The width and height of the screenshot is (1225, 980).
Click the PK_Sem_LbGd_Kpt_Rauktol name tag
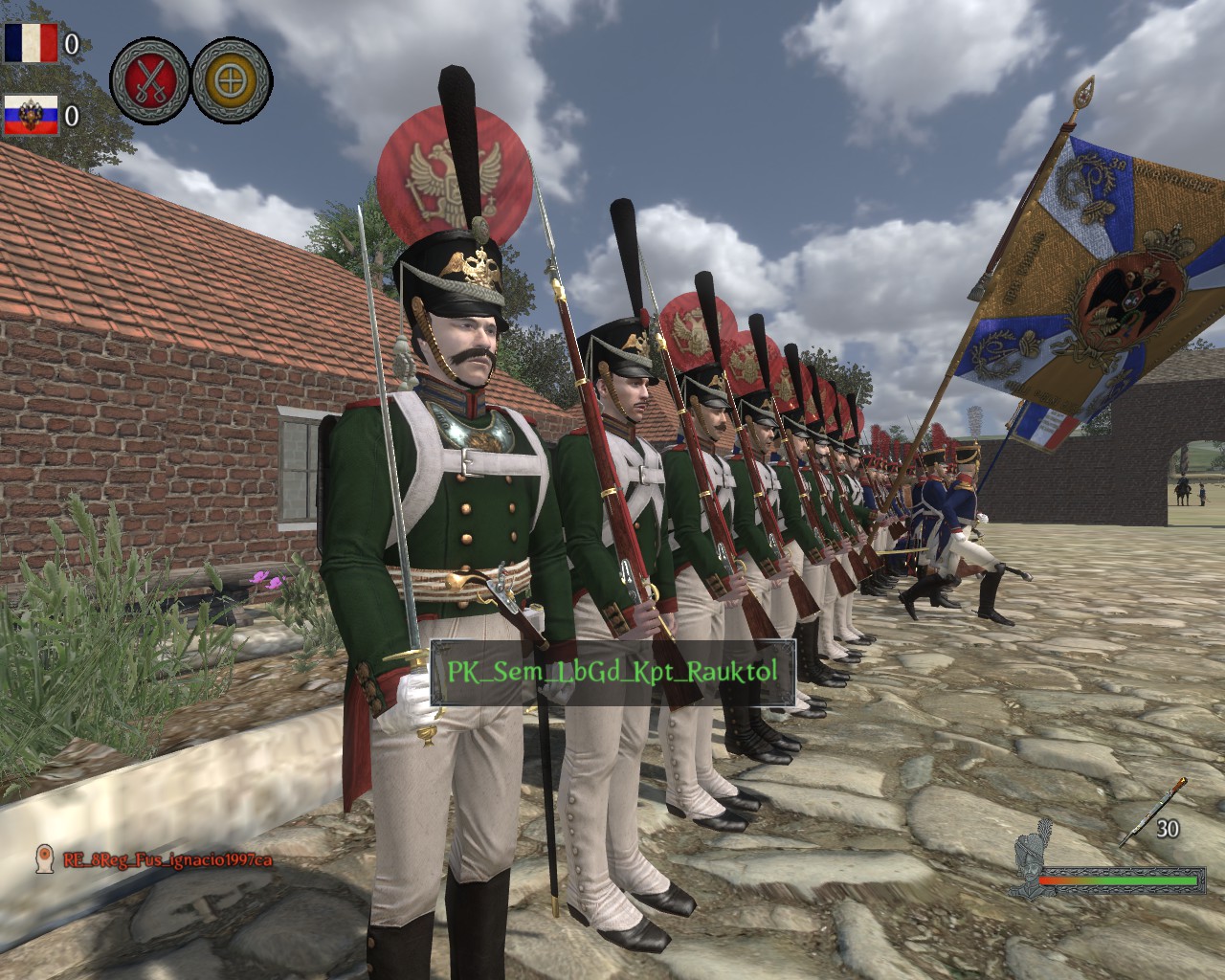point(612,672)
